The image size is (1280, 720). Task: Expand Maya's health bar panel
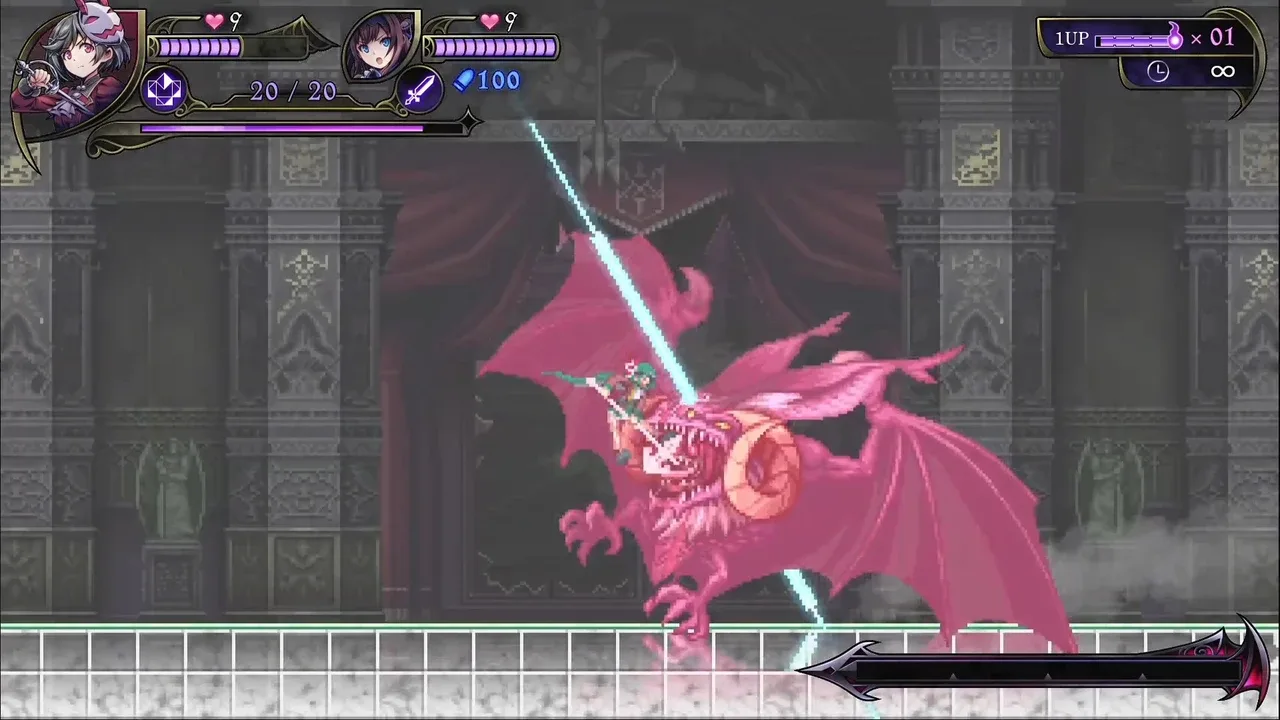(490, 46)
